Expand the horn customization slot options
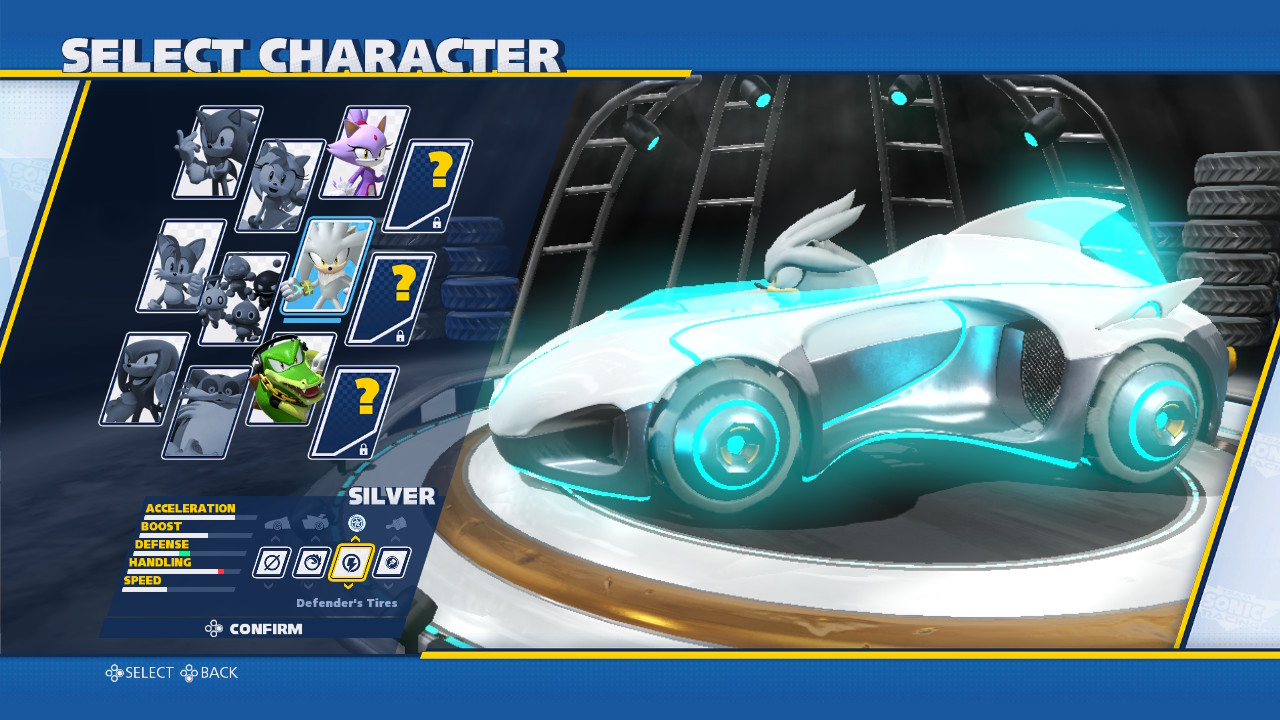Screen dimensions: 1280x720 click(390, 562)
